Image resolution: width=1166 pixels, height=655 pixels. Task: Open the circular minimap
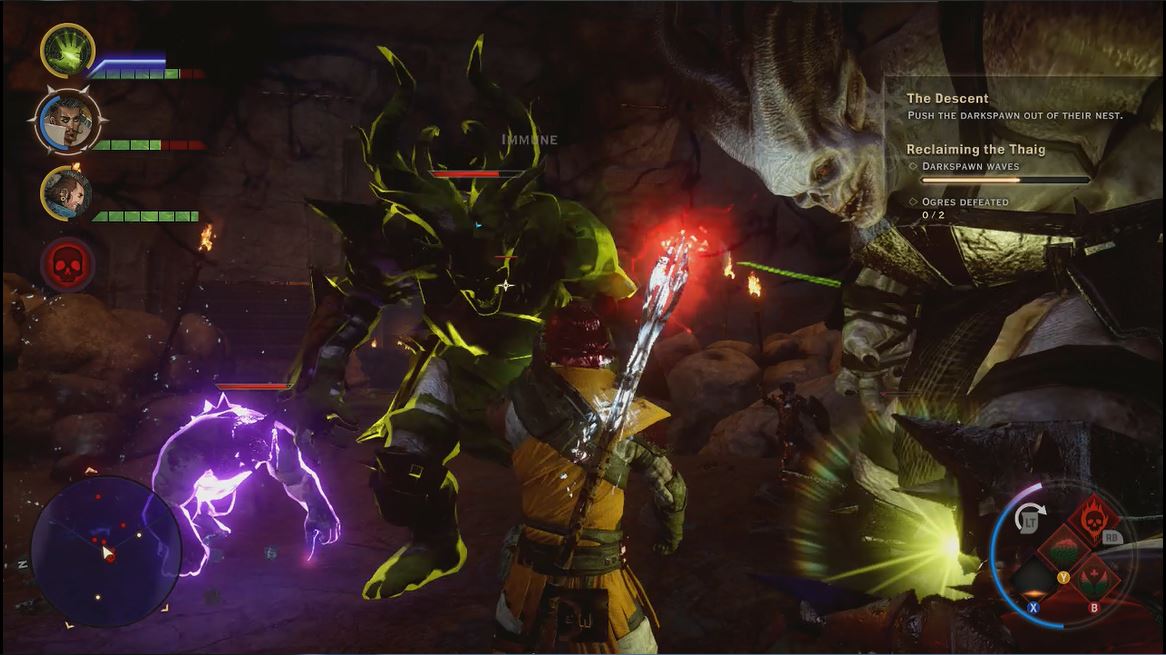pyautogui.click(x=105, y=550)
